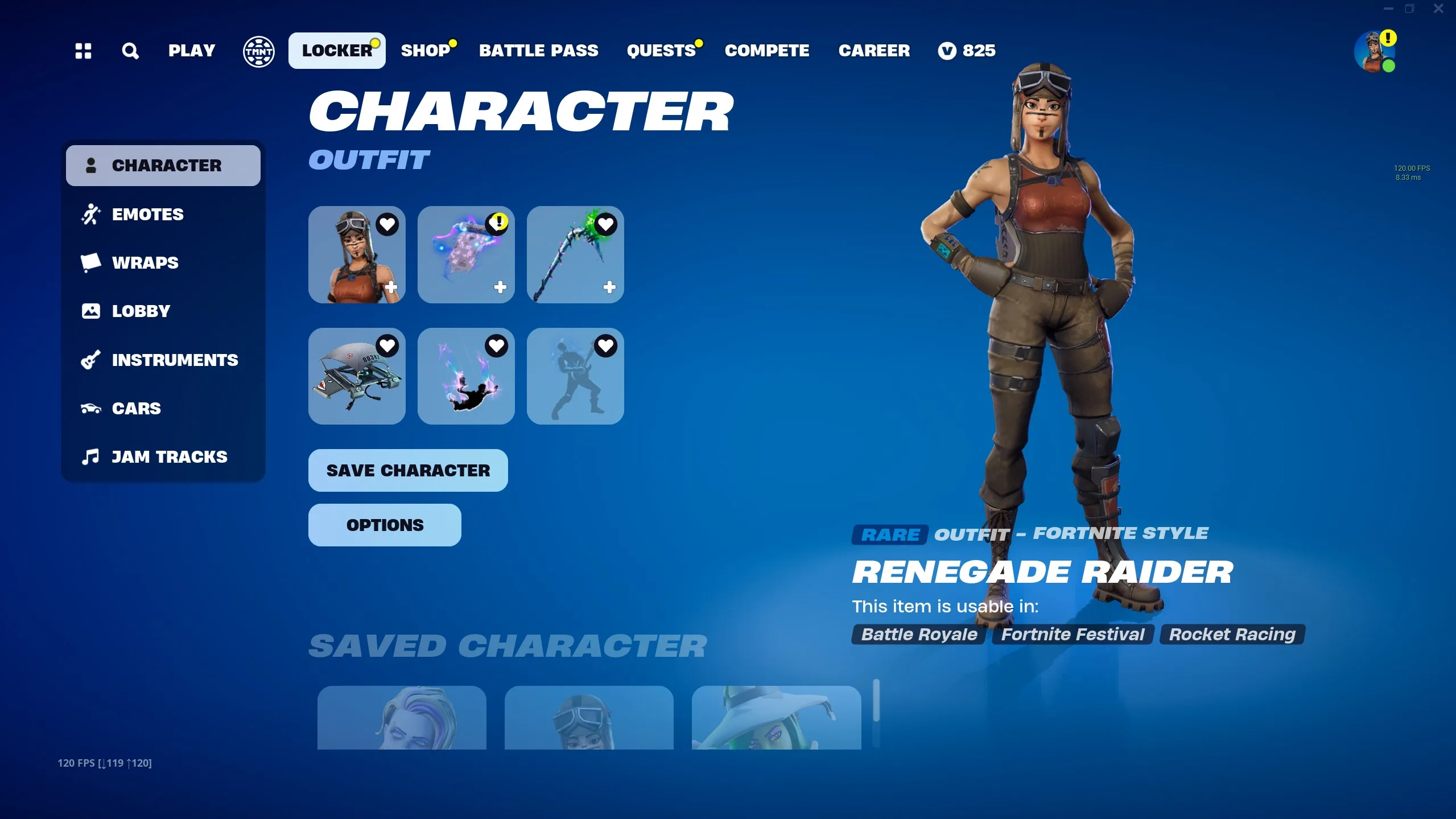The height and width of the screenshot is (819, 1456).
Task: Select the glider slot
Action: tap(357, 376)
